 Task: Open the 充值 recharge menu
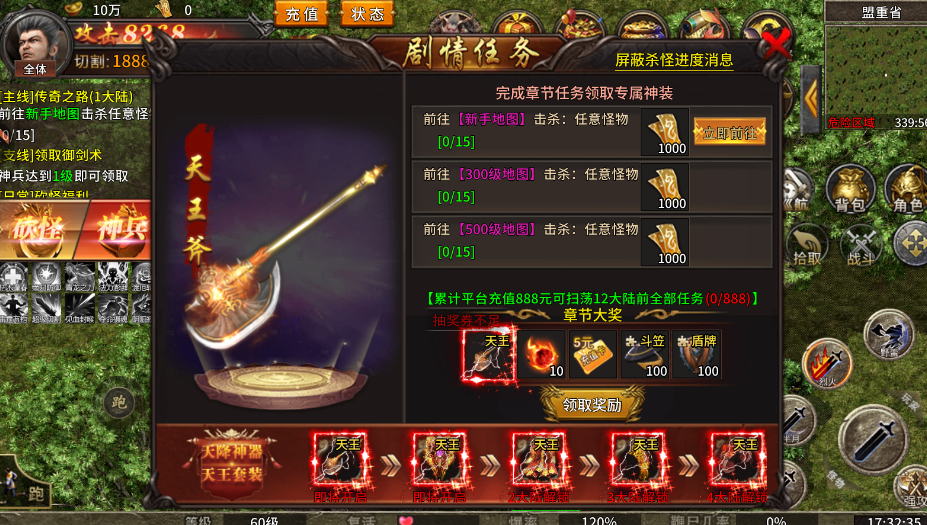pos(301,14)
